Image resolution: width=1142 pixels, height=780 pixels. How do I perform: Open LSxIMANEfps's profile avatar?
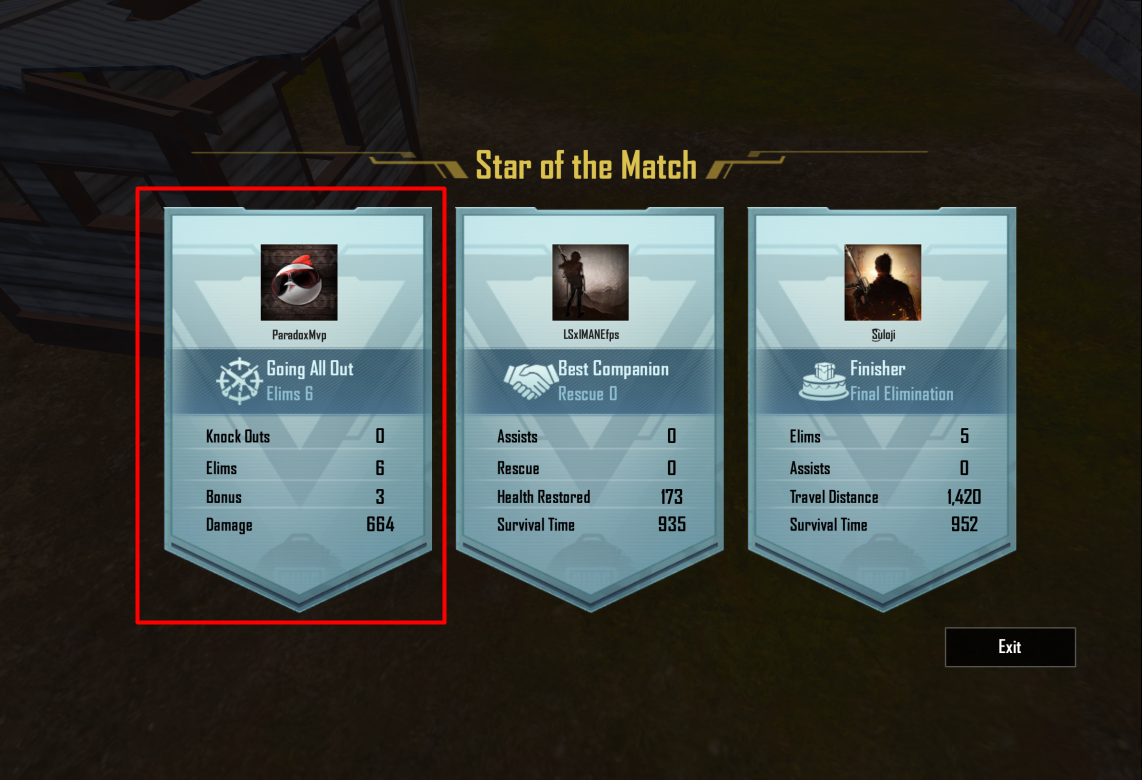pos(590,283)
